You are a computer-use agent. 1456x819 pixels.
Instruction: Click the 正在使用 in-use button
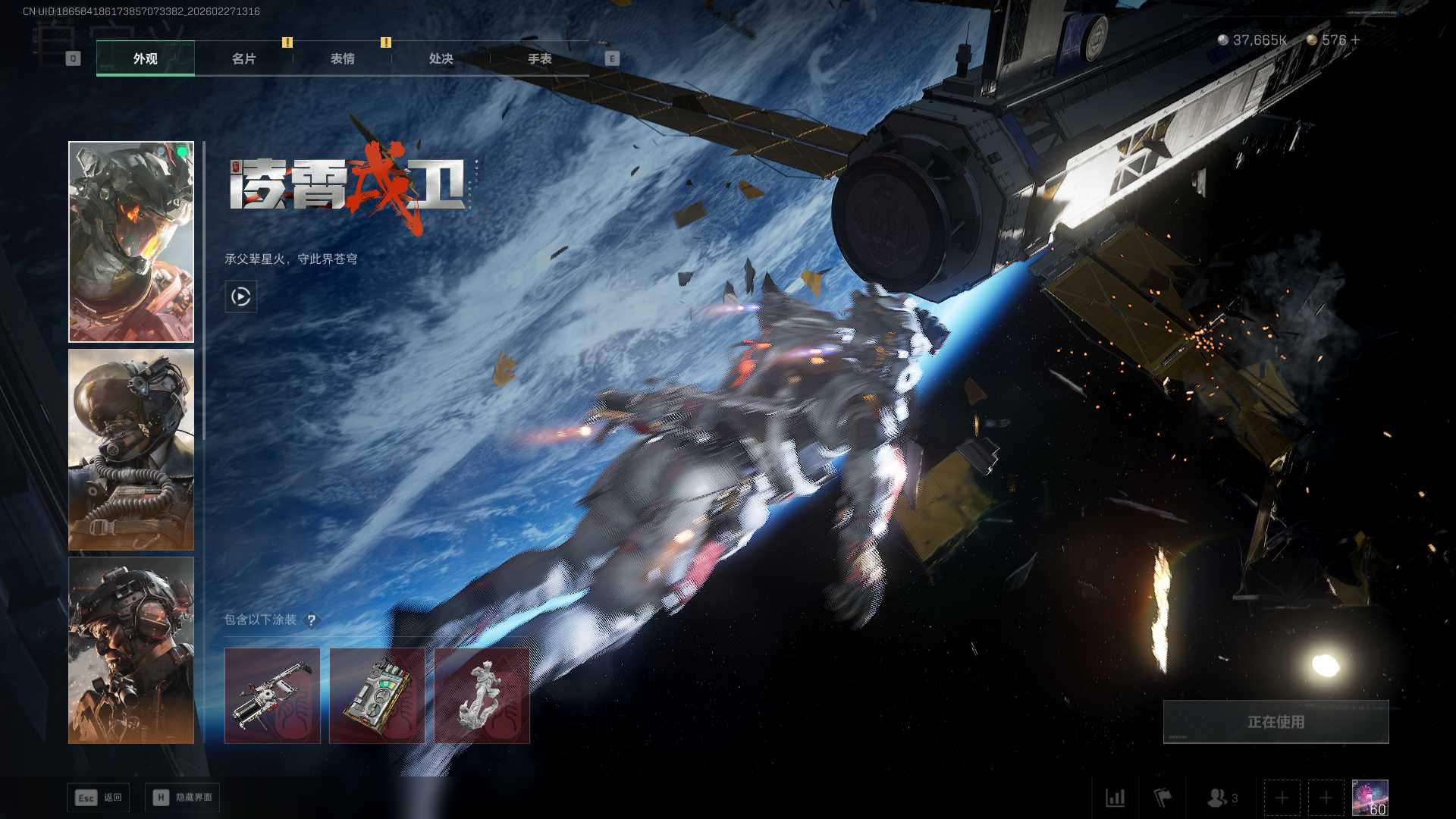[x=1276, y=722]
